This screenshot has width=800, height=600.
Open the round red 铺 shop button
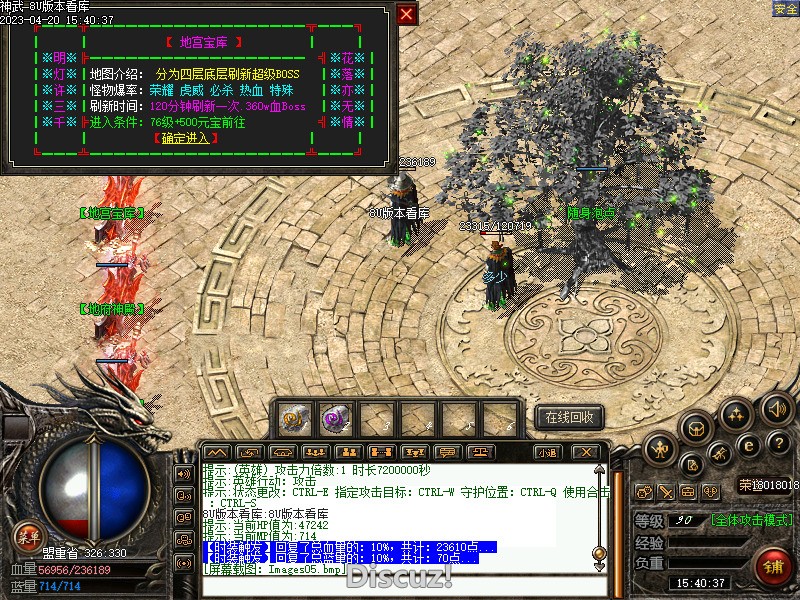[x=772, y=566]
